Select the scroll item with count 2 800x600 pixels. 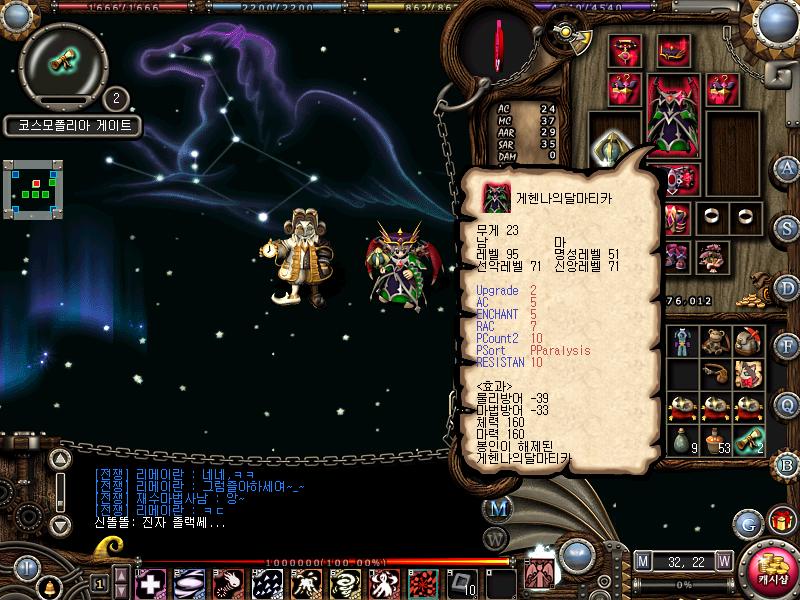coord(749,440)
